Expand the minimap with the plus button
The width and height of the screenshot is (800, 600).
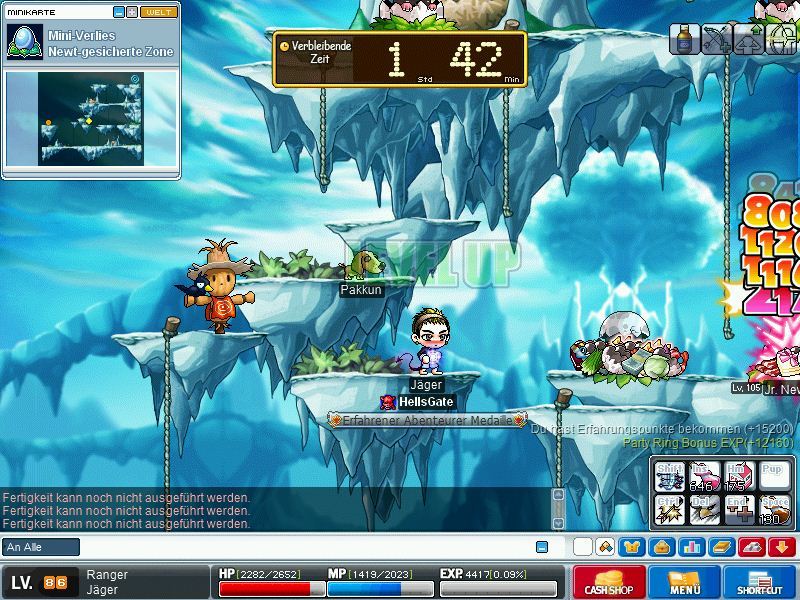pos(132,12)
